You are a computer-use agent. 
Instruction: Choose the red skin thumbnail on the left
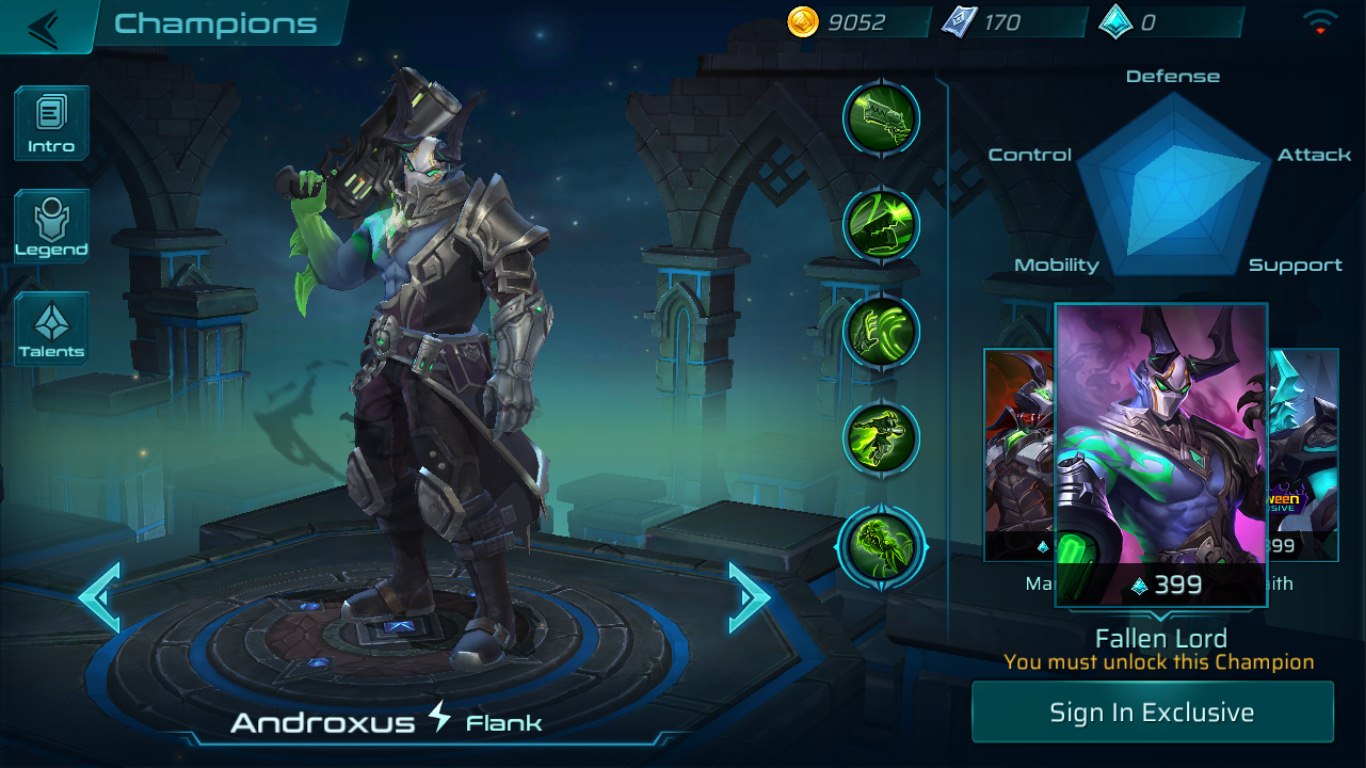(x=1019, y=450)
